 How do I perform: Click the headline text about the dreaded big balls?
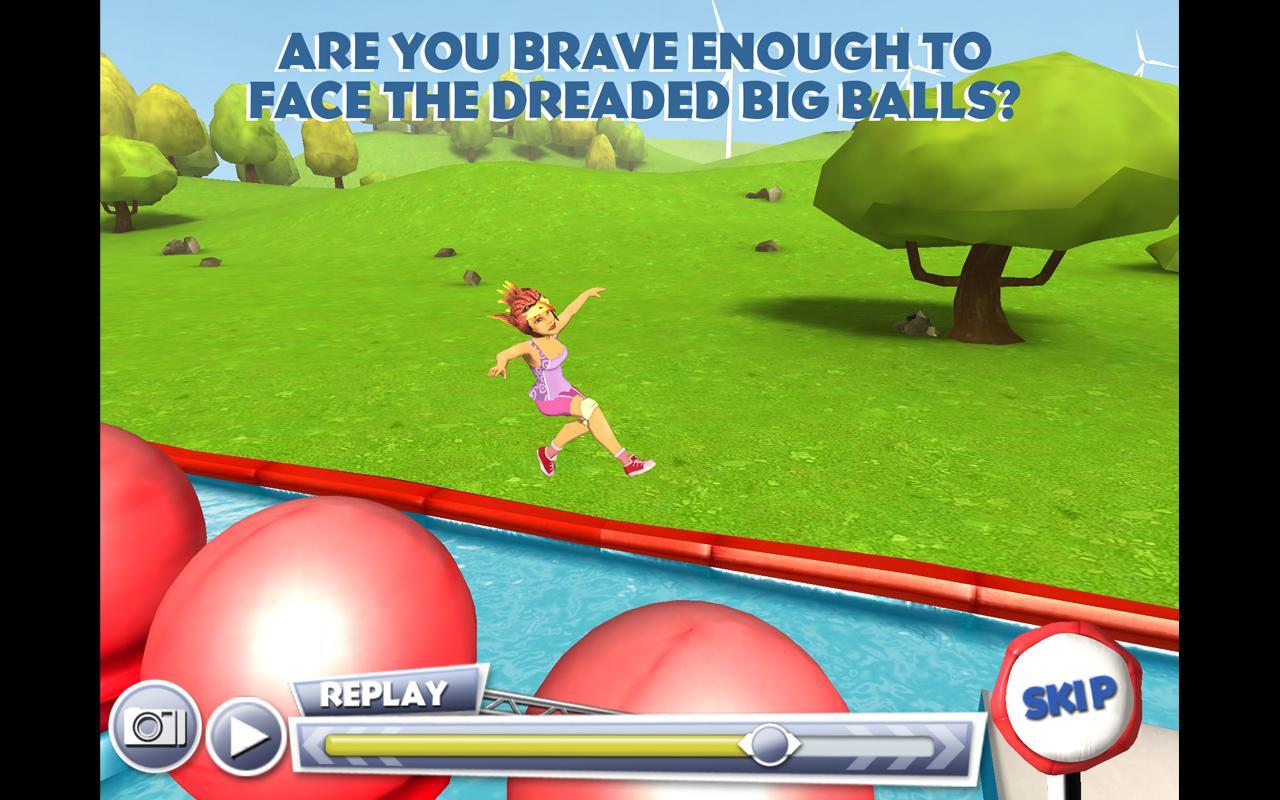click(635, 70)
